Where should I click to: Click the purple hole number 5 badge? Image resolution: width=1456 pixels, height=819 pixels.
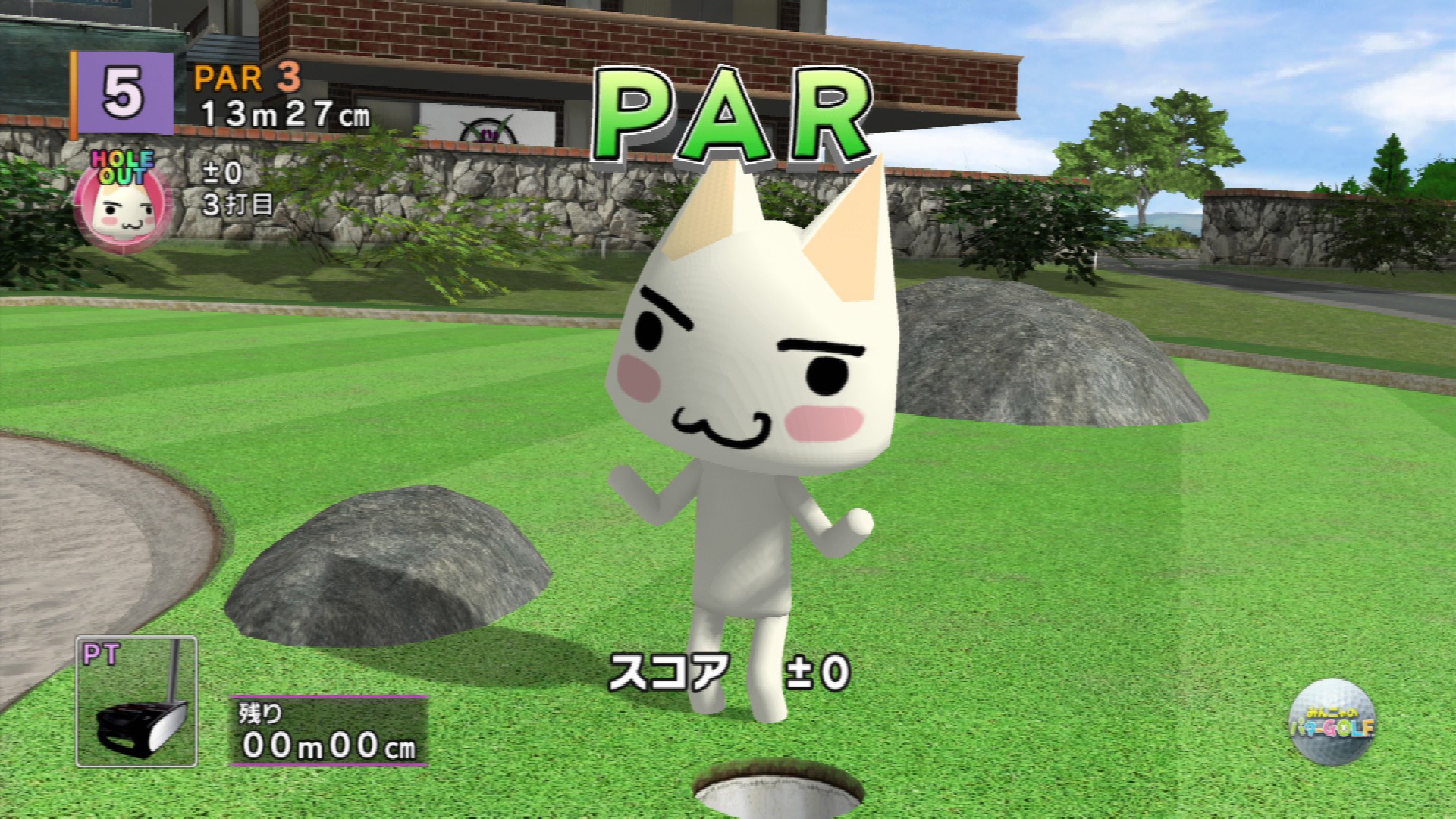(x=124, y=95)
